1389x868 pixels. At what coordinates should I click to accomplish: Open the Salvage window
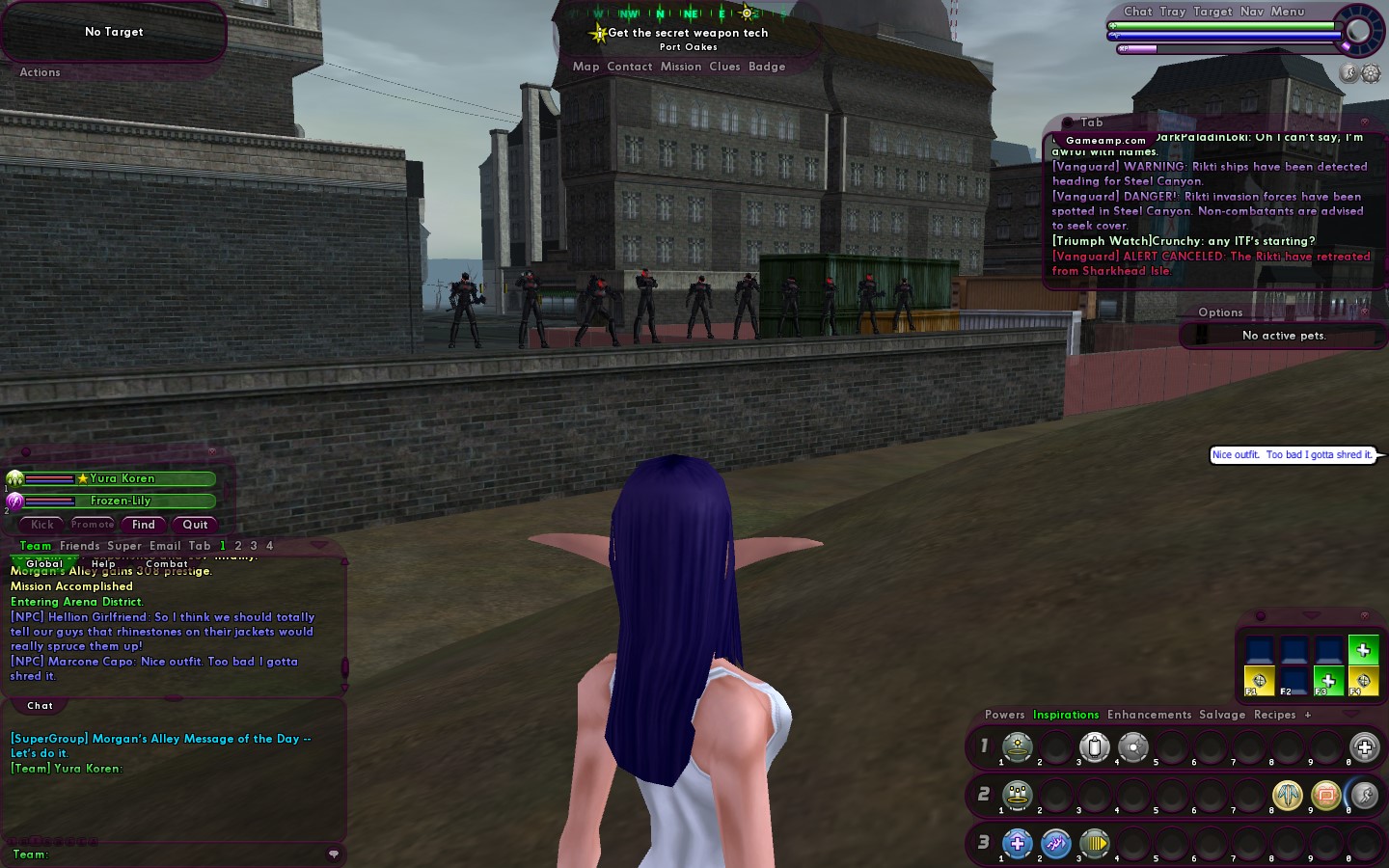(x=1222, y=715)
